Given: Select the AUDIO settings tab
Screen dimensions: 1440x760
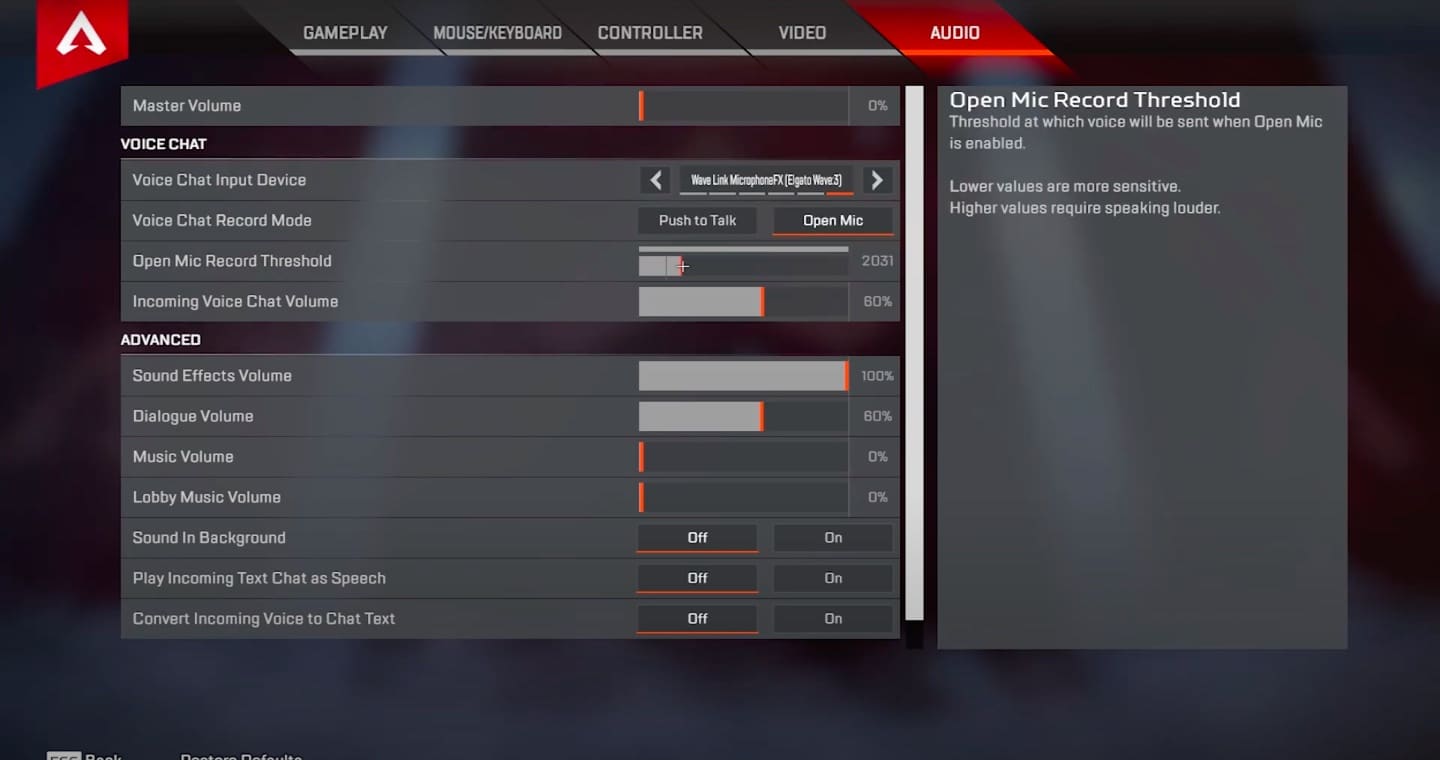Looking at the screenshot, I should (x=953, y=32).
